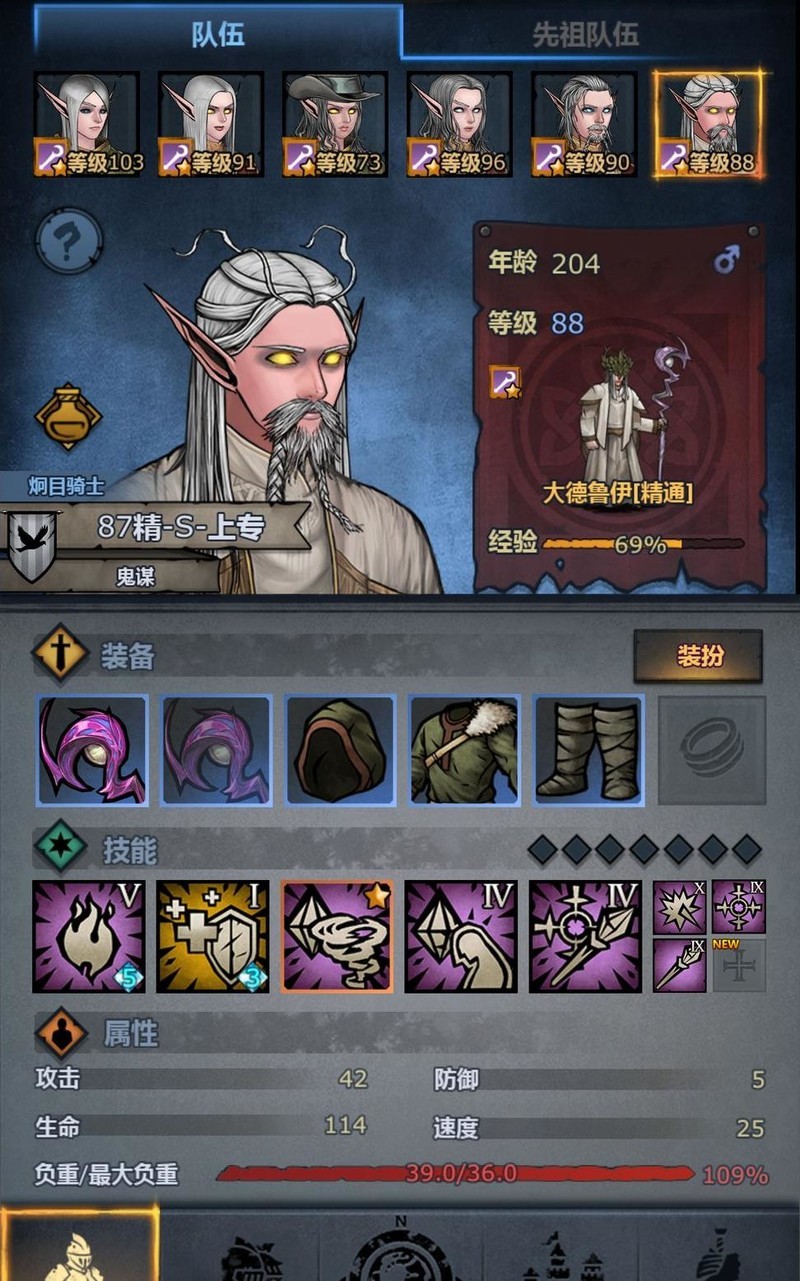The height and width of the screenshot is (1281, 800).
Task: Select the purple flame skill ranked V
Action: point(89,936)
